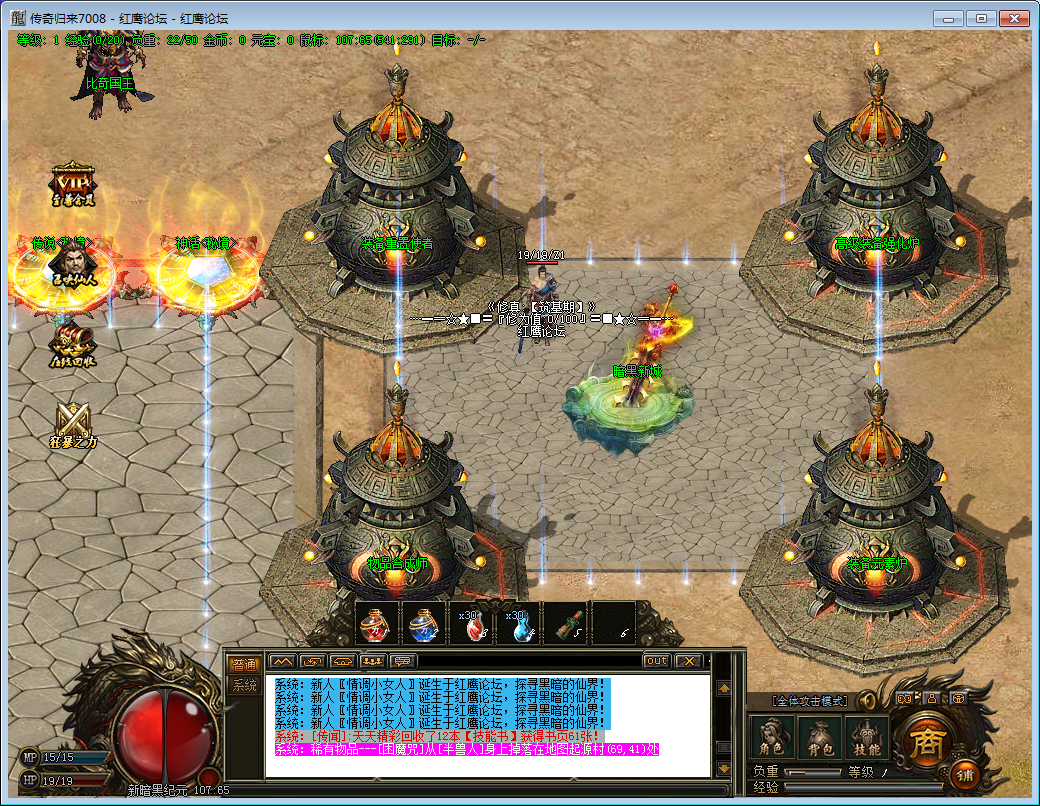Click the 'out' button on chat bar
This screenshot has height=806, width=1040.
(656, 661)
